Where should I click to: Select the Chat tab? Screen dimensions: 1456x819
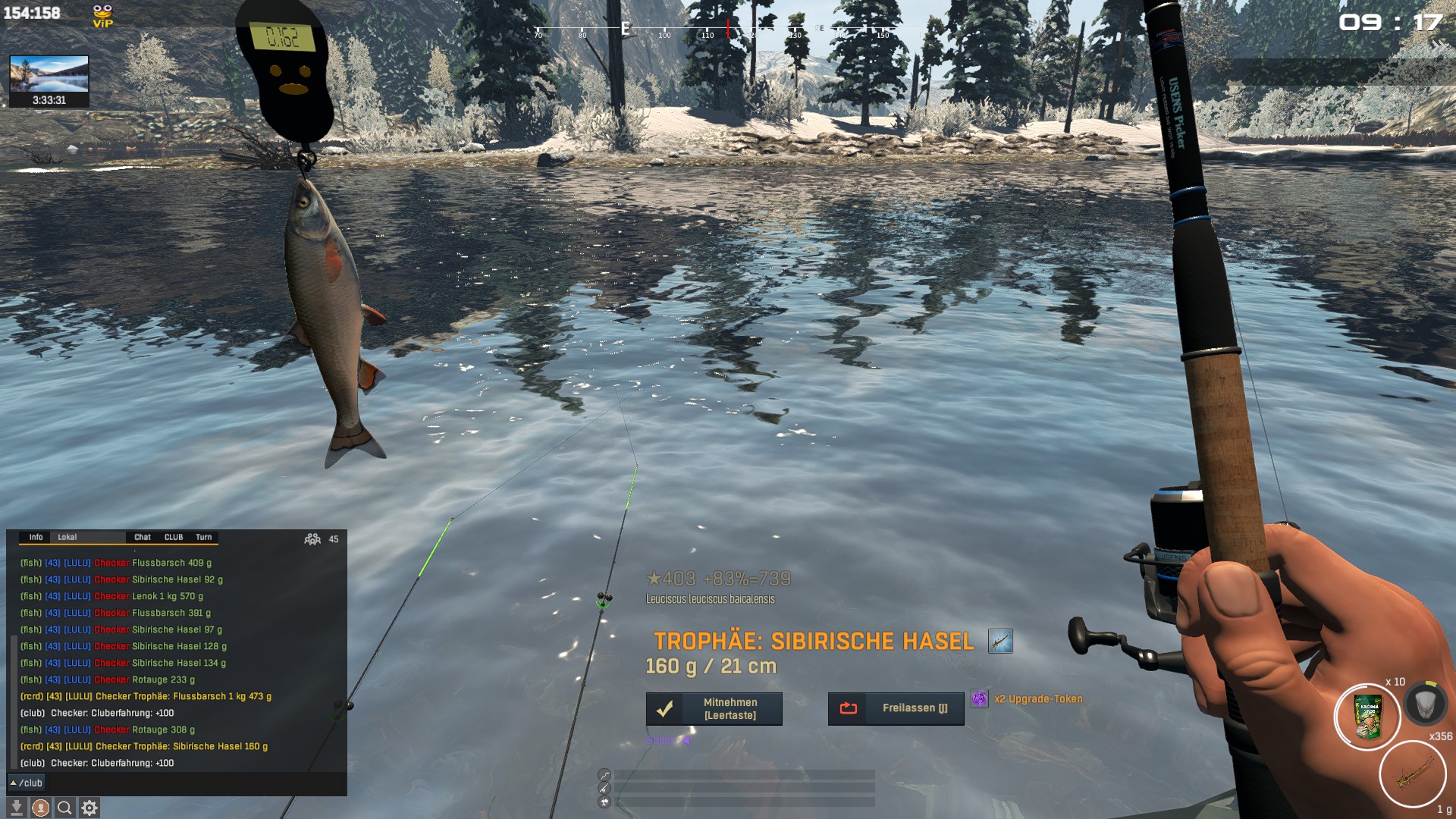[x=143, y=537]
